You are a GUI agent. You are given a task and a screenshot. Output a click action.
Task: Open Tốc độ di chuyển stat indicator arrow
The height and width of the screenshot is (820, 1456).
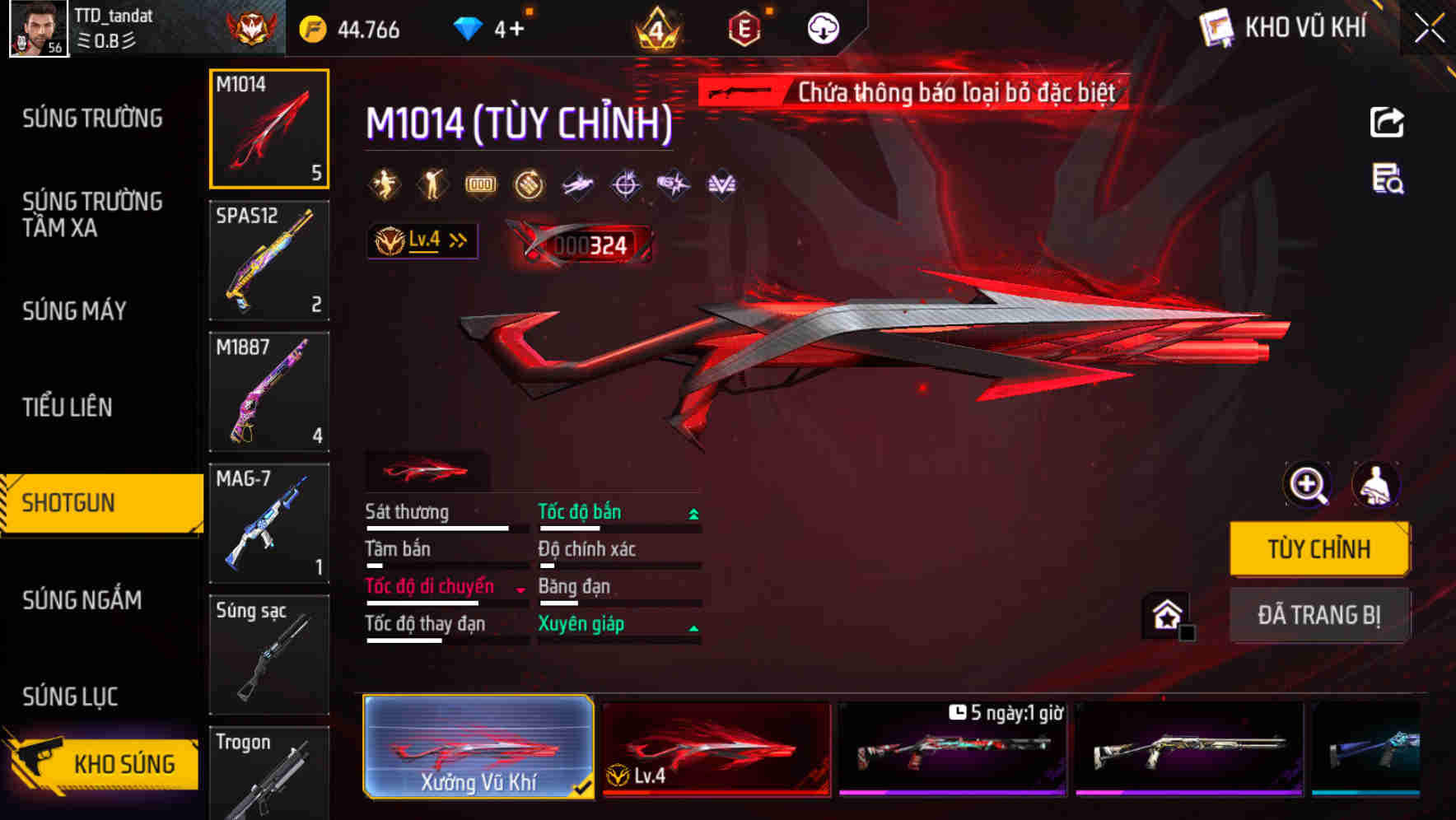[519, 590]
